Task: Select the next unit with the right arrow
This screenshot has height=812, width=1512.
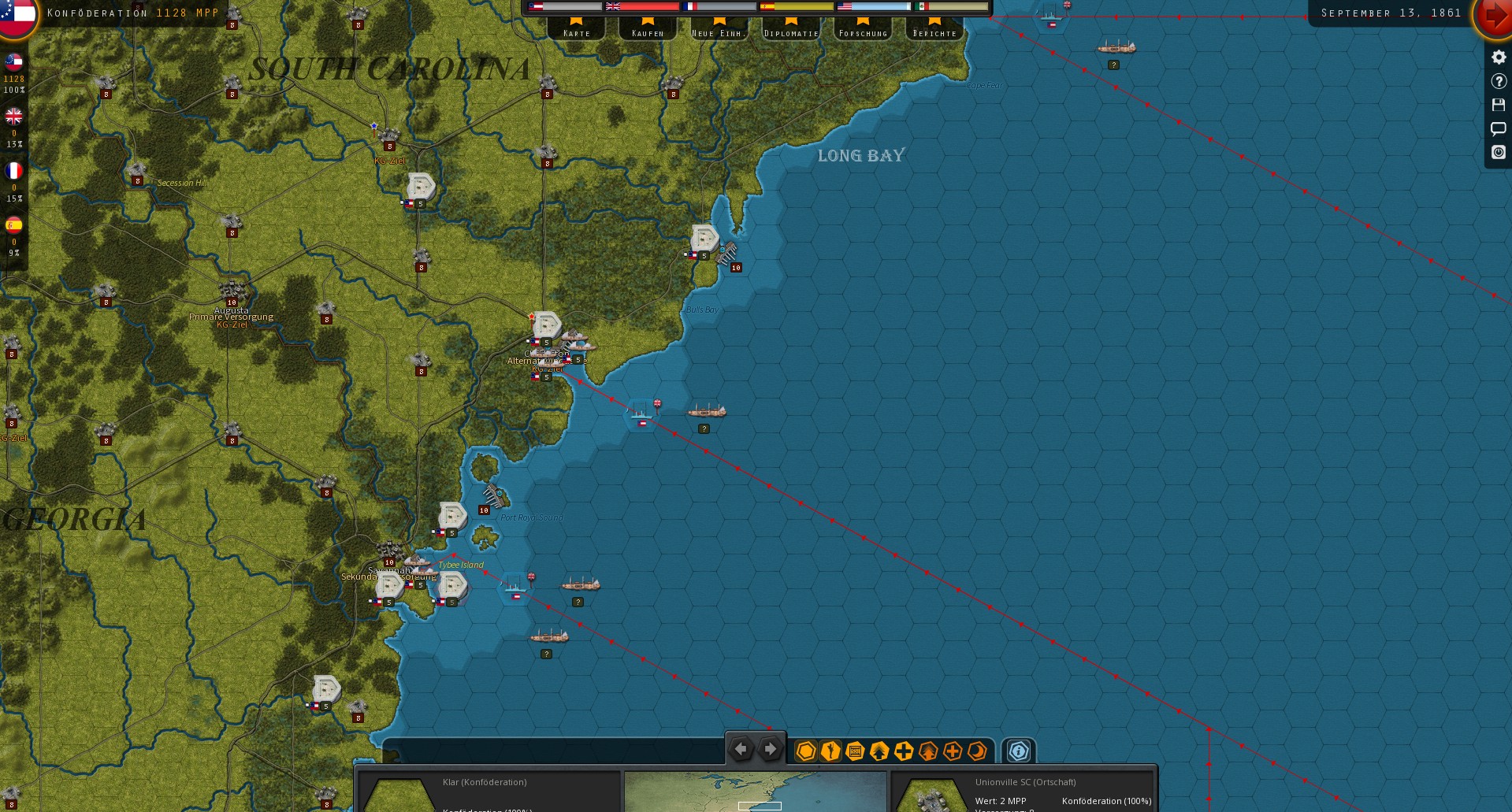Action: tap(770, 750)
